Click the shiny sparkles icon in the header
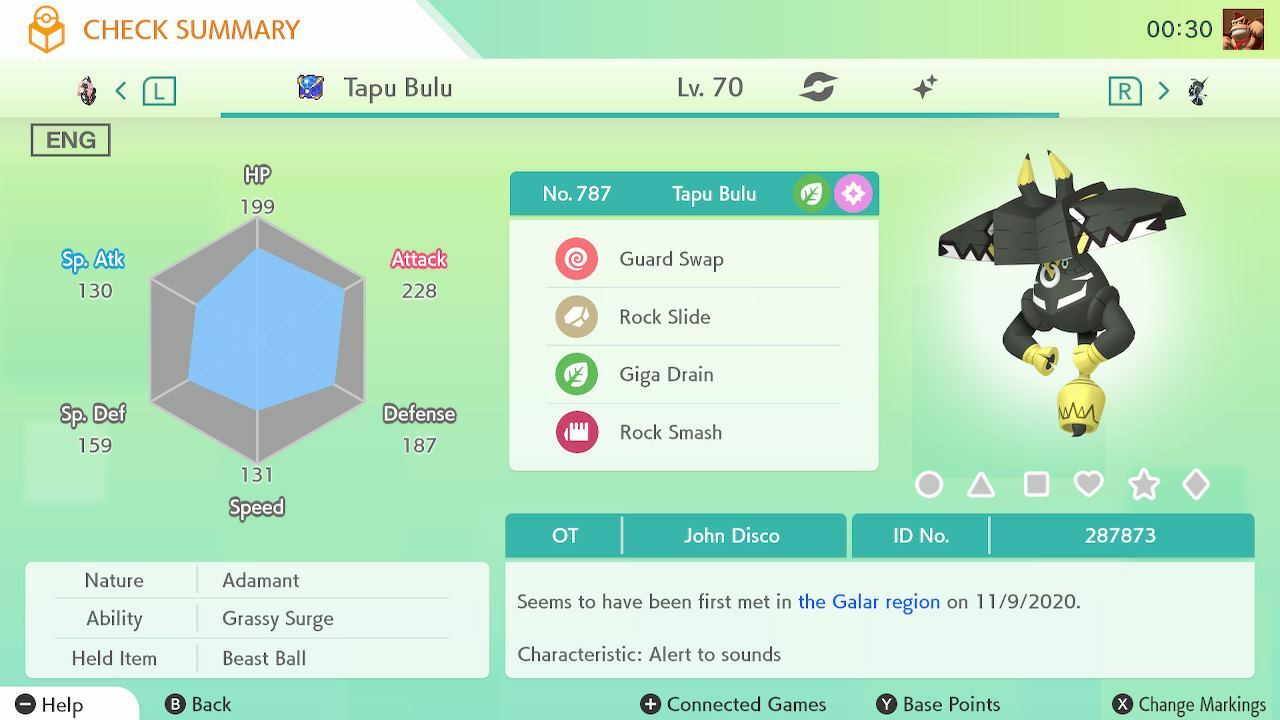The image size is (1280, 720). tap(925, 88)
